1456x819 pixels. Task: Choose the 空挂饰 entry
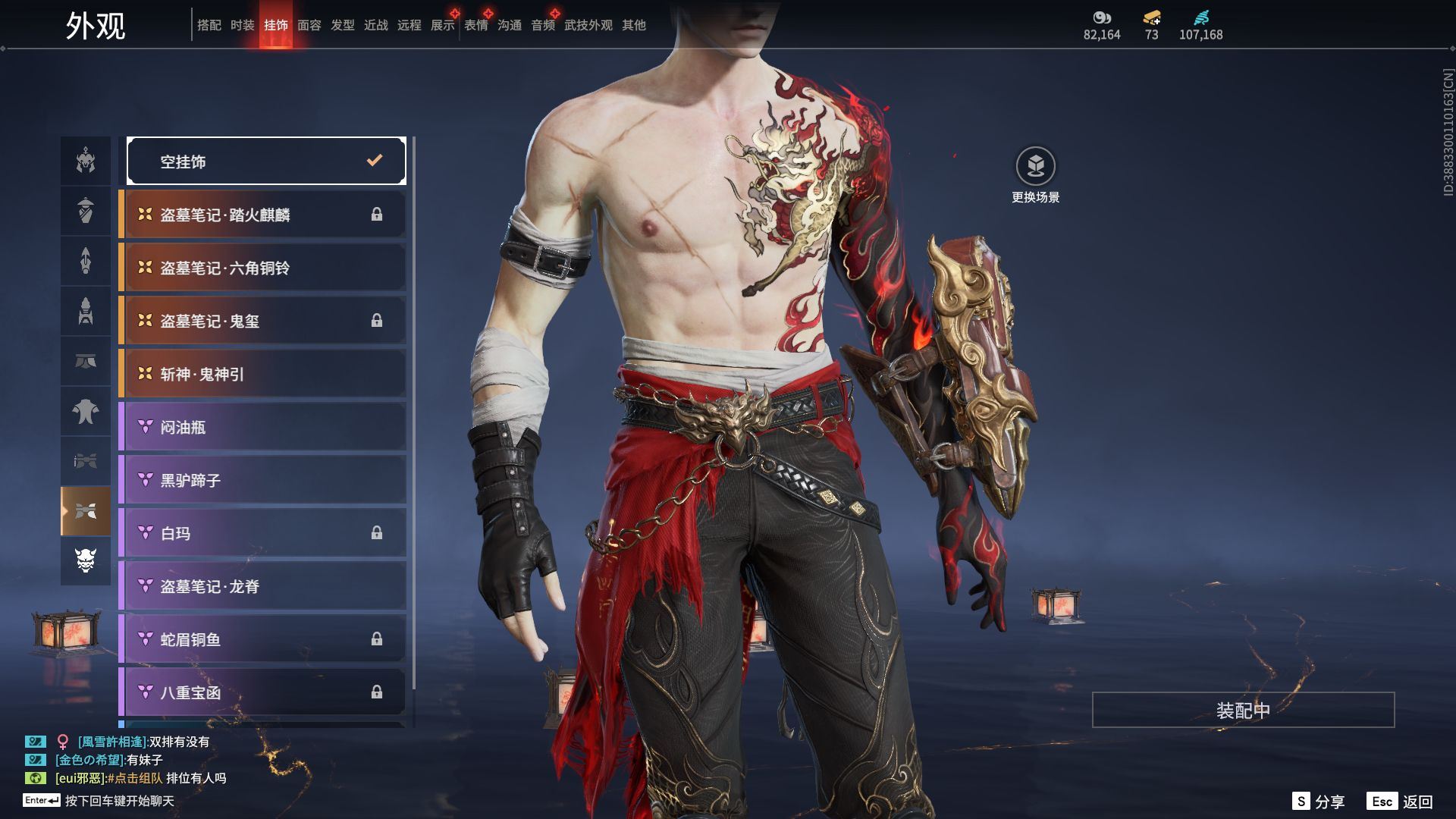(x=266, y=161)
